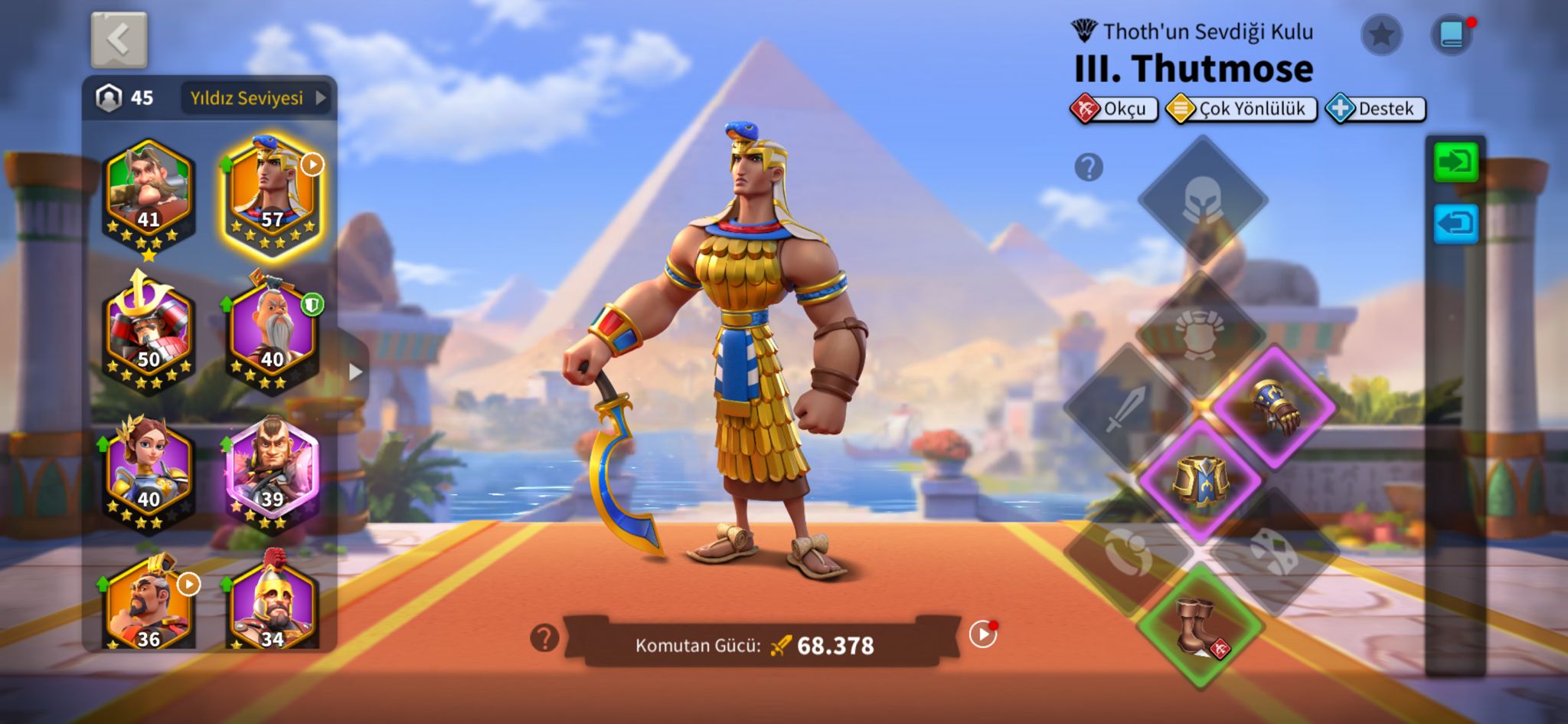
Task: Open the blue book icon
Action: (x=1452, y=34)
